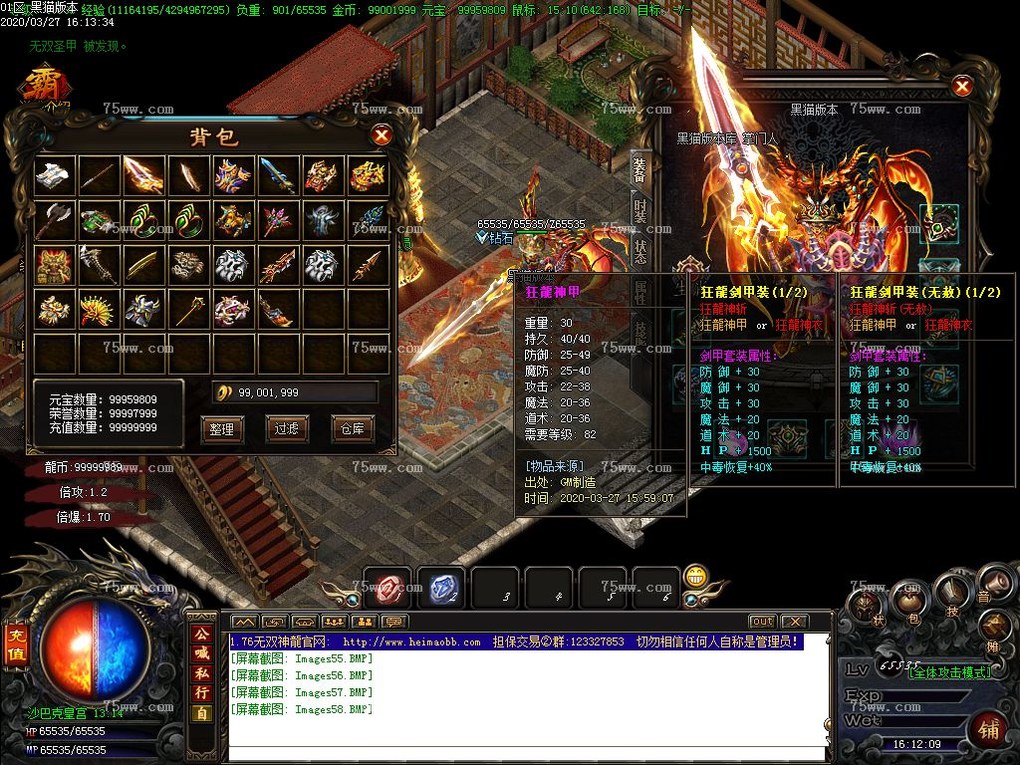Use the blue crystal in hotbar slot 2

[x=440, y=589]
